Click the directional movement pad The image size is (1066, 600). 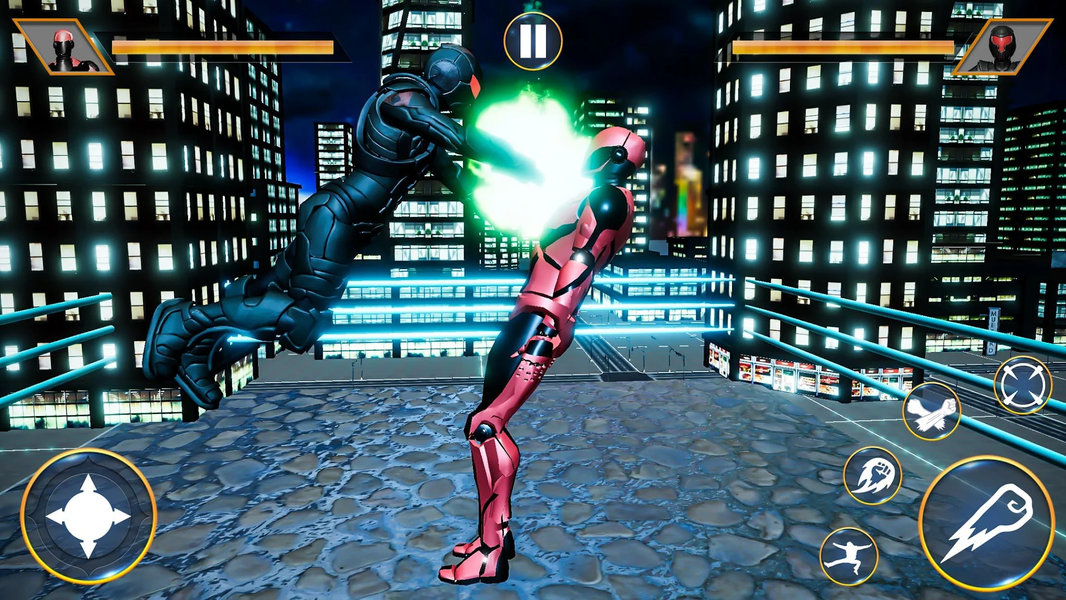(88, 516)
